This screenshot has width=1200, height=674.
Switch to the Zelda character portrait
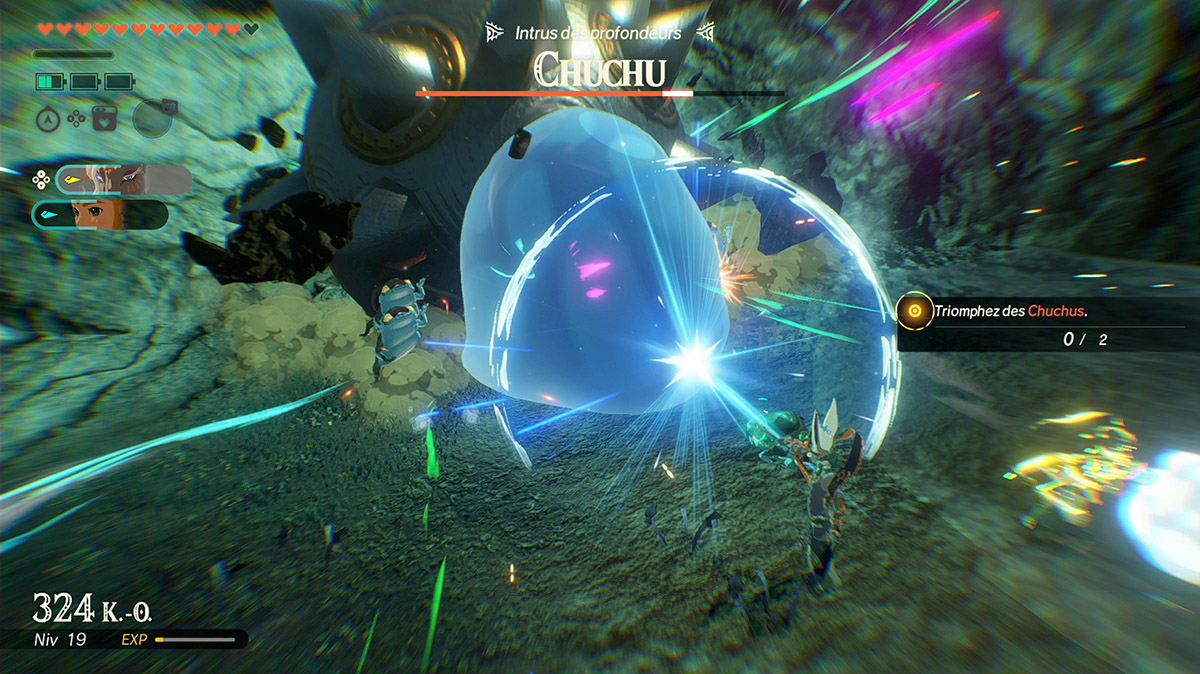[101, 214]
